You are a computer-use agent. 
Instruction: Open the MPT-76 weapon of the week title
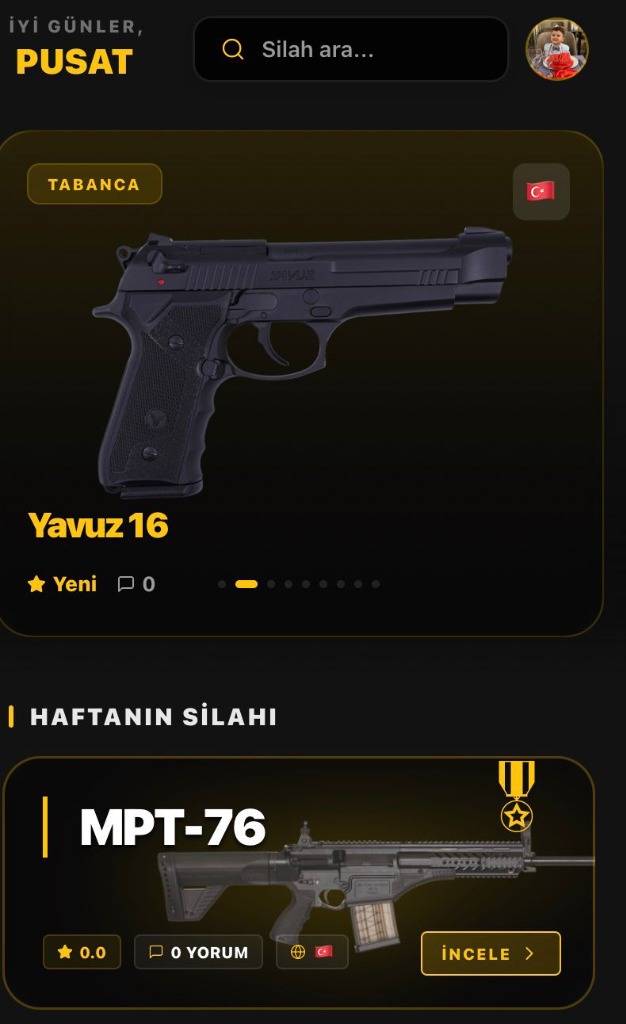pyautogui.click(x=173, y=827)
